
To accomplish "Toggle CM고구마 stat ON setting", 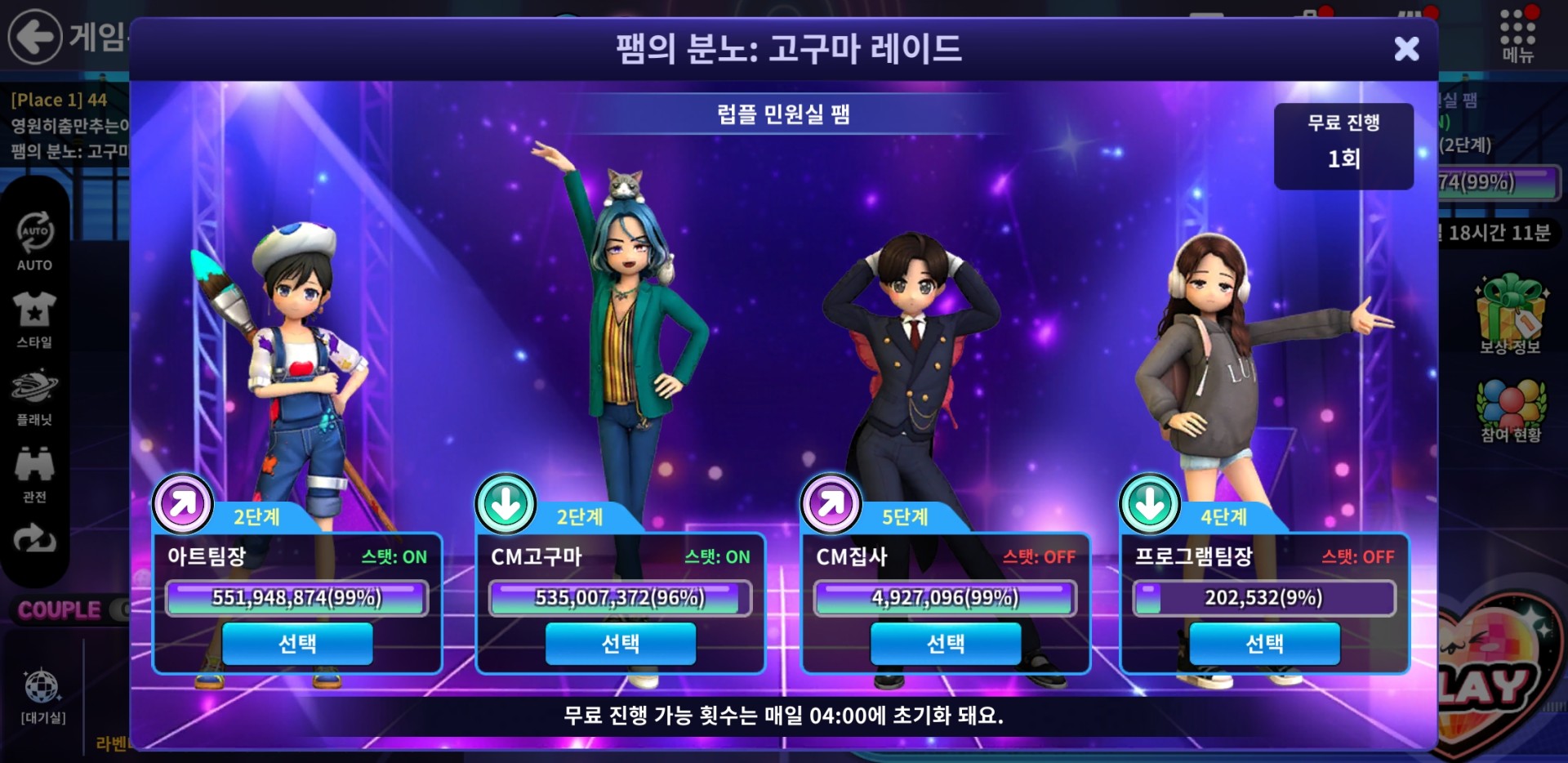I will tap(717, 557).
